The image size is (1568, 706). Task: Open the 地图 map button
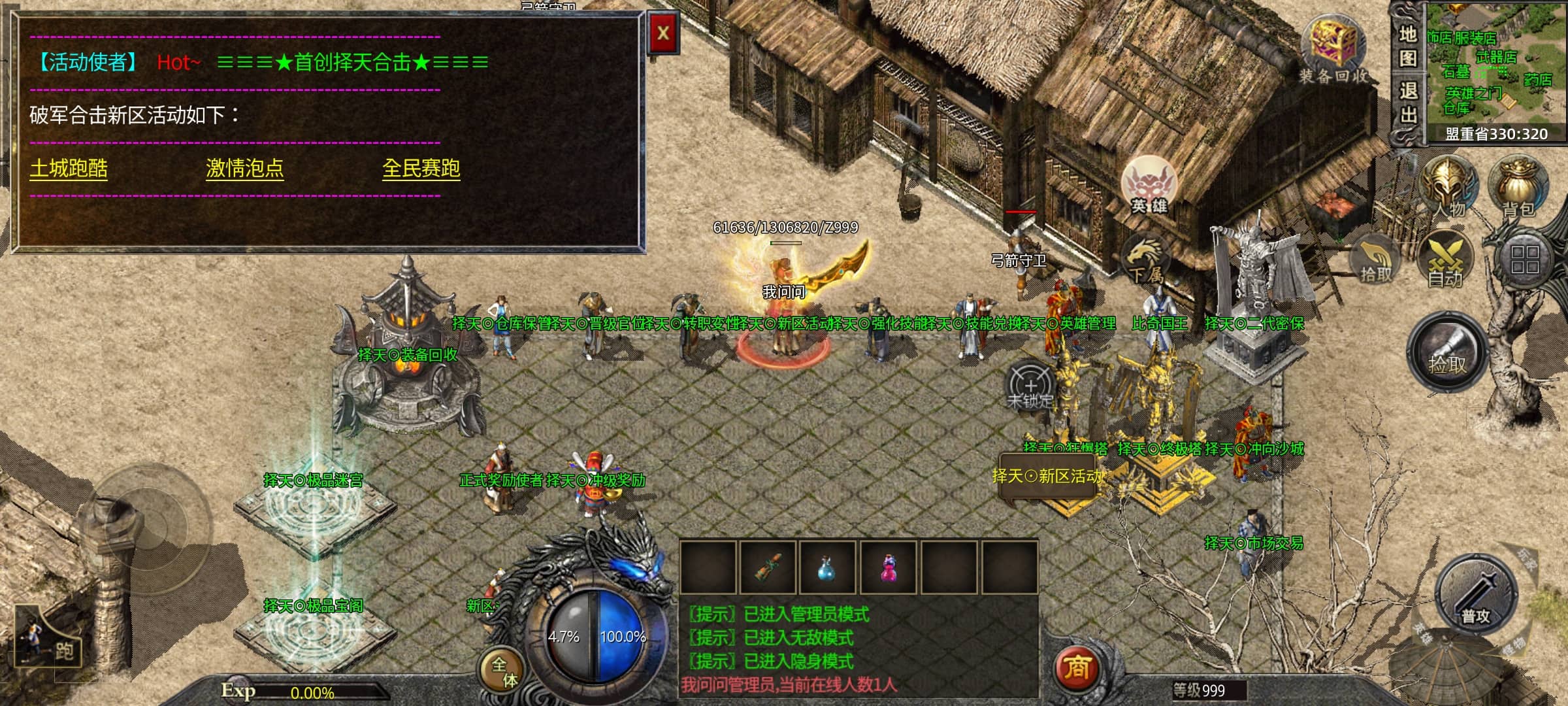[1408, 46]
